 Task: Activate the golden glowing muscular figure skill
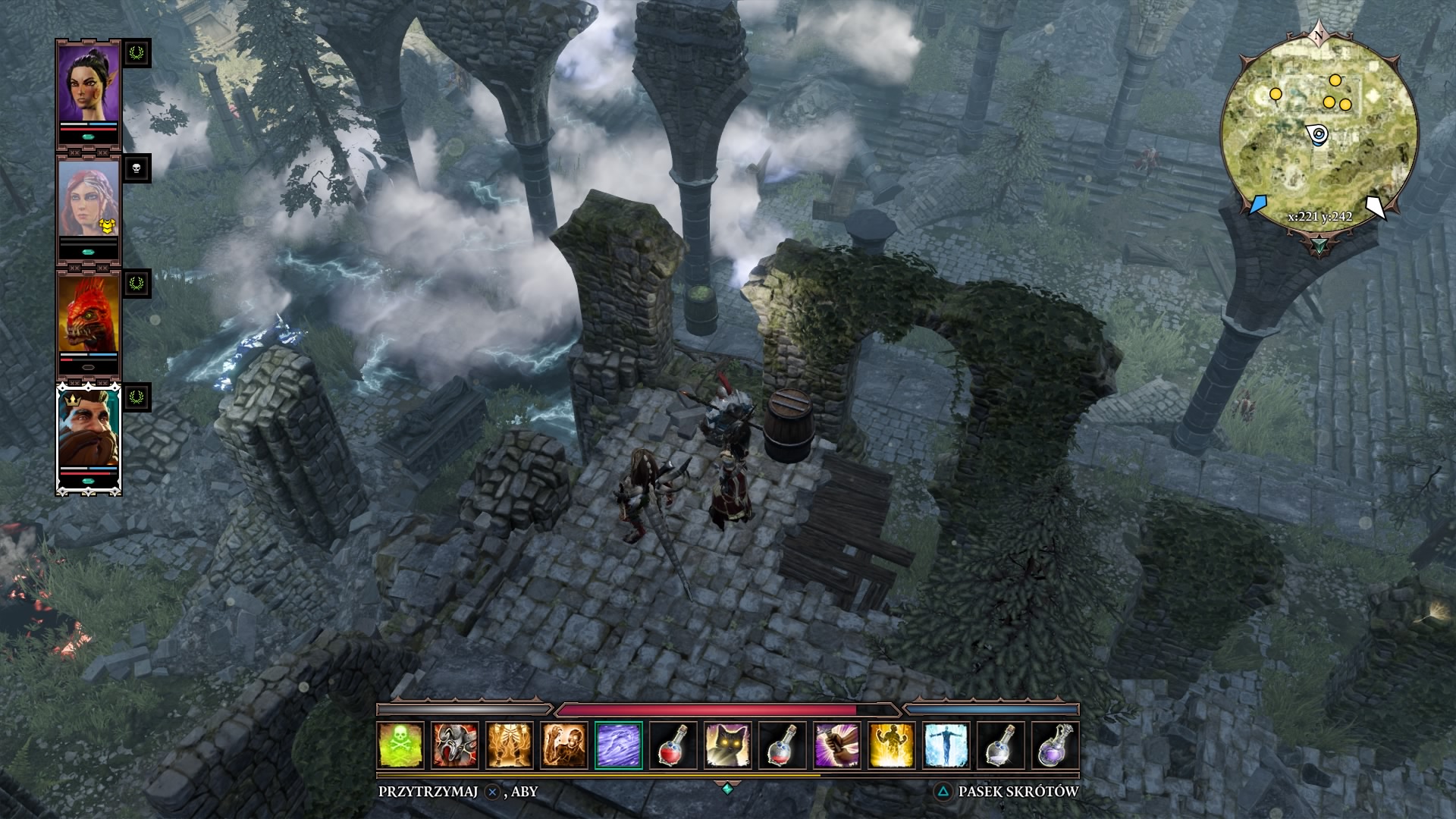[x=892, y=745]
